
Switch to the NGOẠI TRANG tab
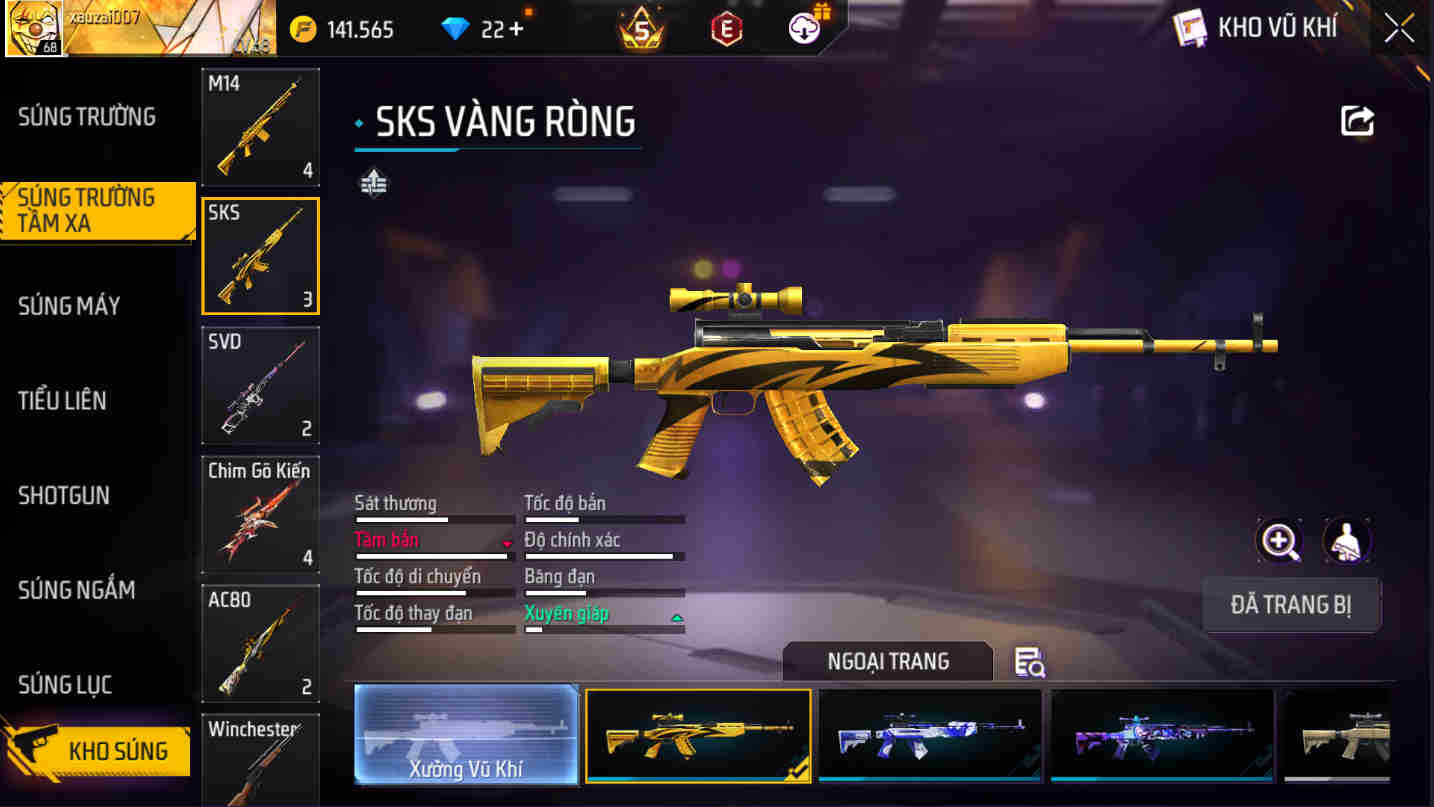point(886,661)
